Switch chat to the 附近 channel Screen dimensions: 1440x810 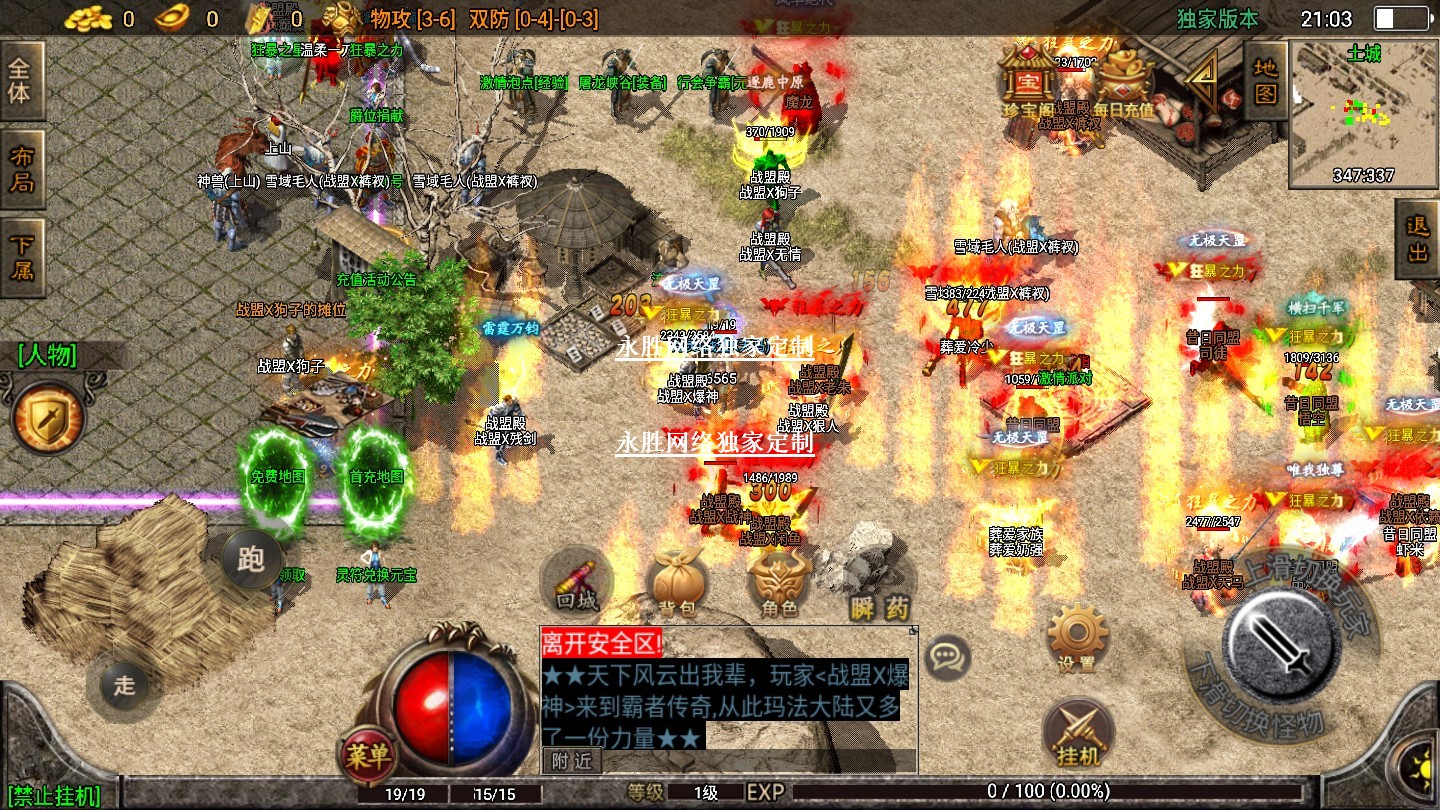click(573, 761)
